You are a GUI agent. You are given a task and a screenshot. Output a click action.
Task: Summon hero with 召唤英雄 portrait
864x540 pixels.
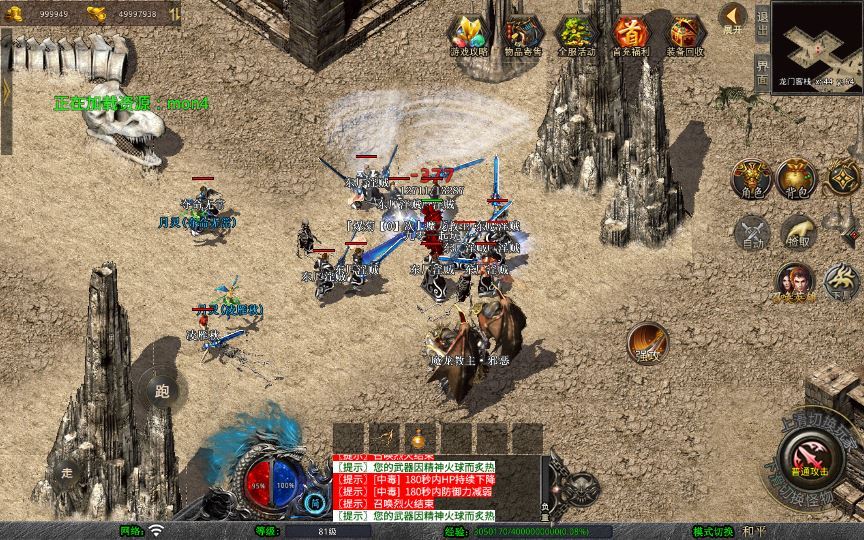pos(796,281)
